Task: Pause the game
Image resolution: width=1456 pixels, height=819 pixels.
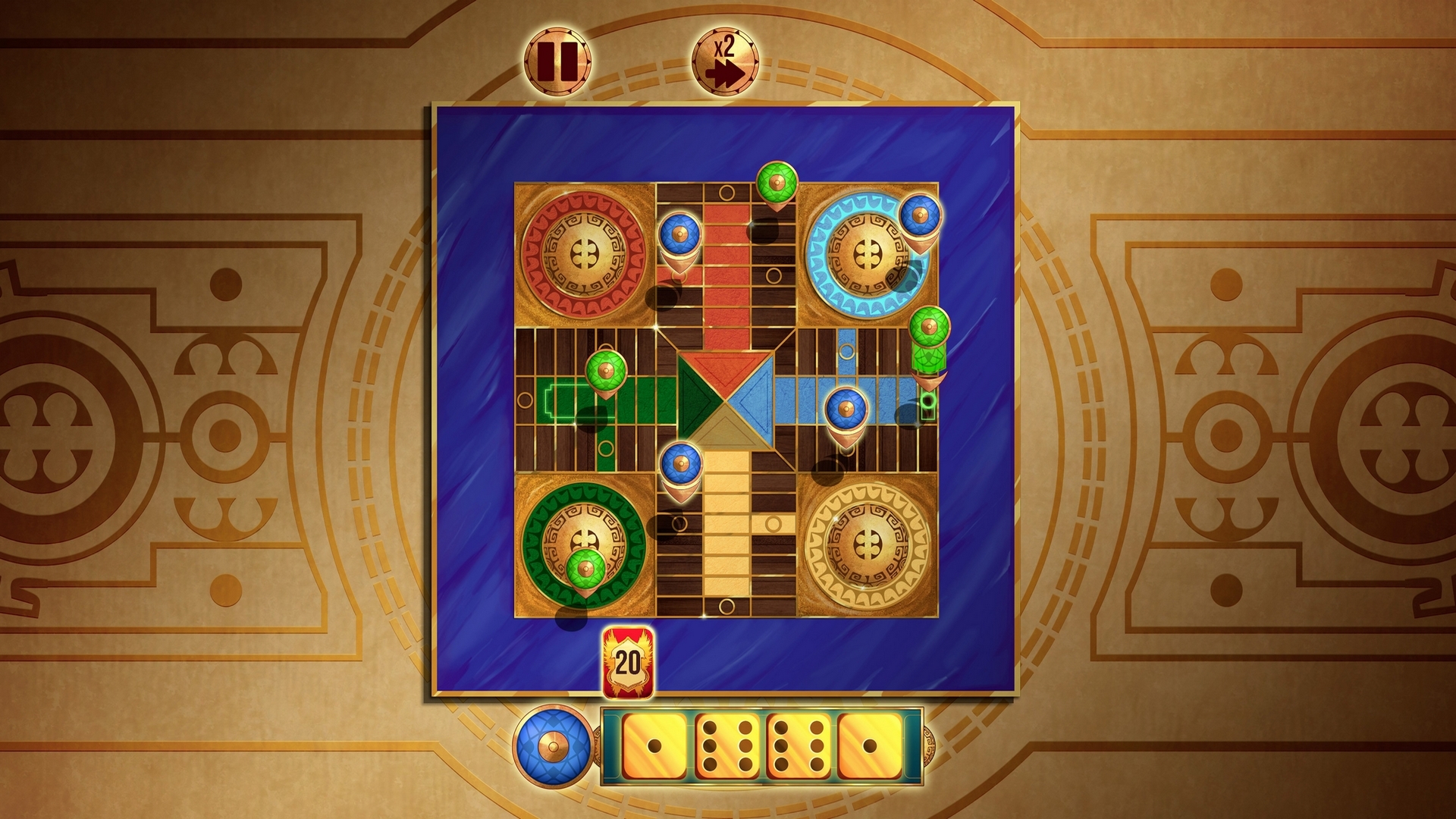Action: tap(559, 62)
